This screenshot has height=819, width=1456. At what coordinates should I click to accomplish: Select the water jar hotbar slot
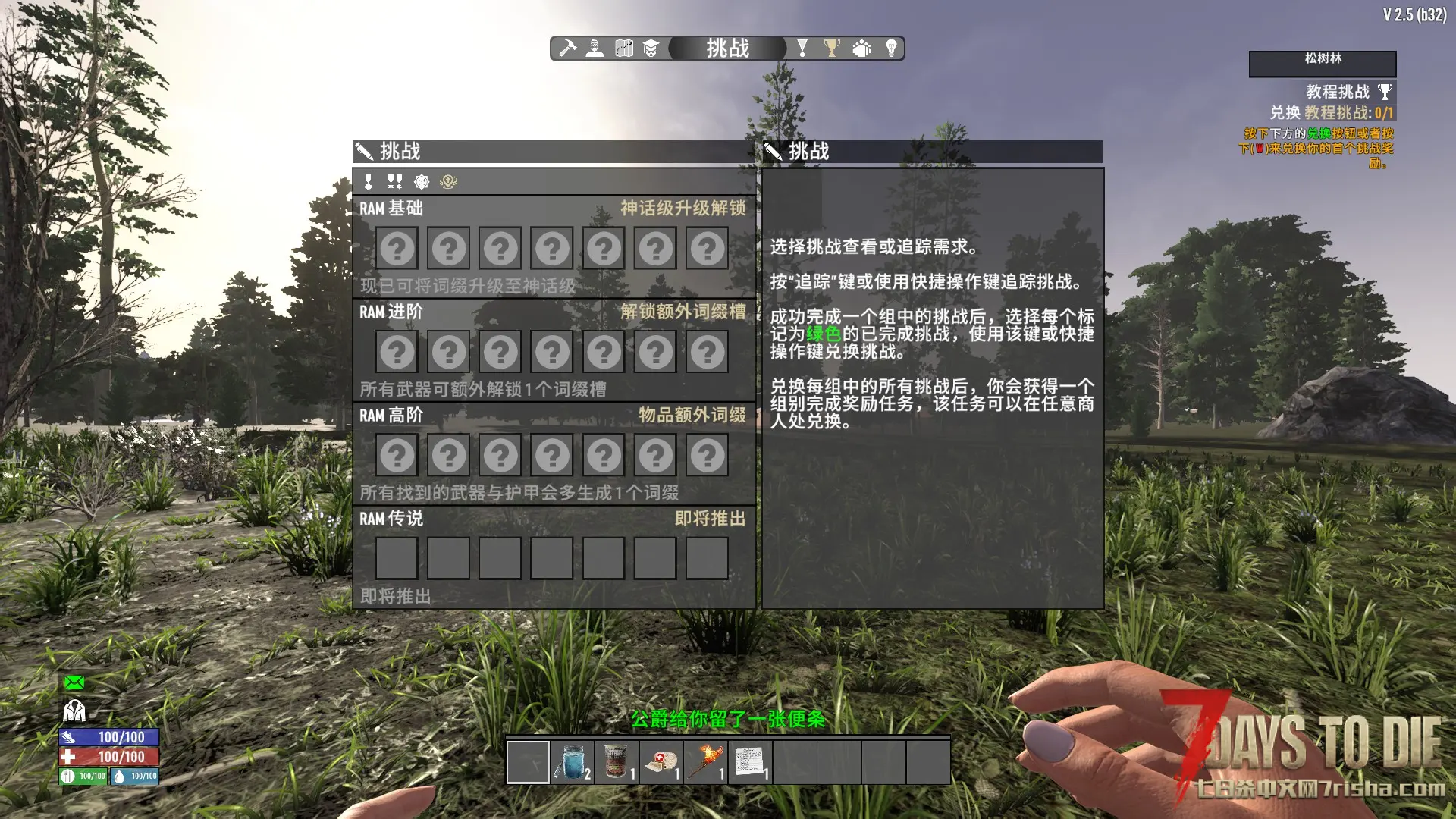572,761
